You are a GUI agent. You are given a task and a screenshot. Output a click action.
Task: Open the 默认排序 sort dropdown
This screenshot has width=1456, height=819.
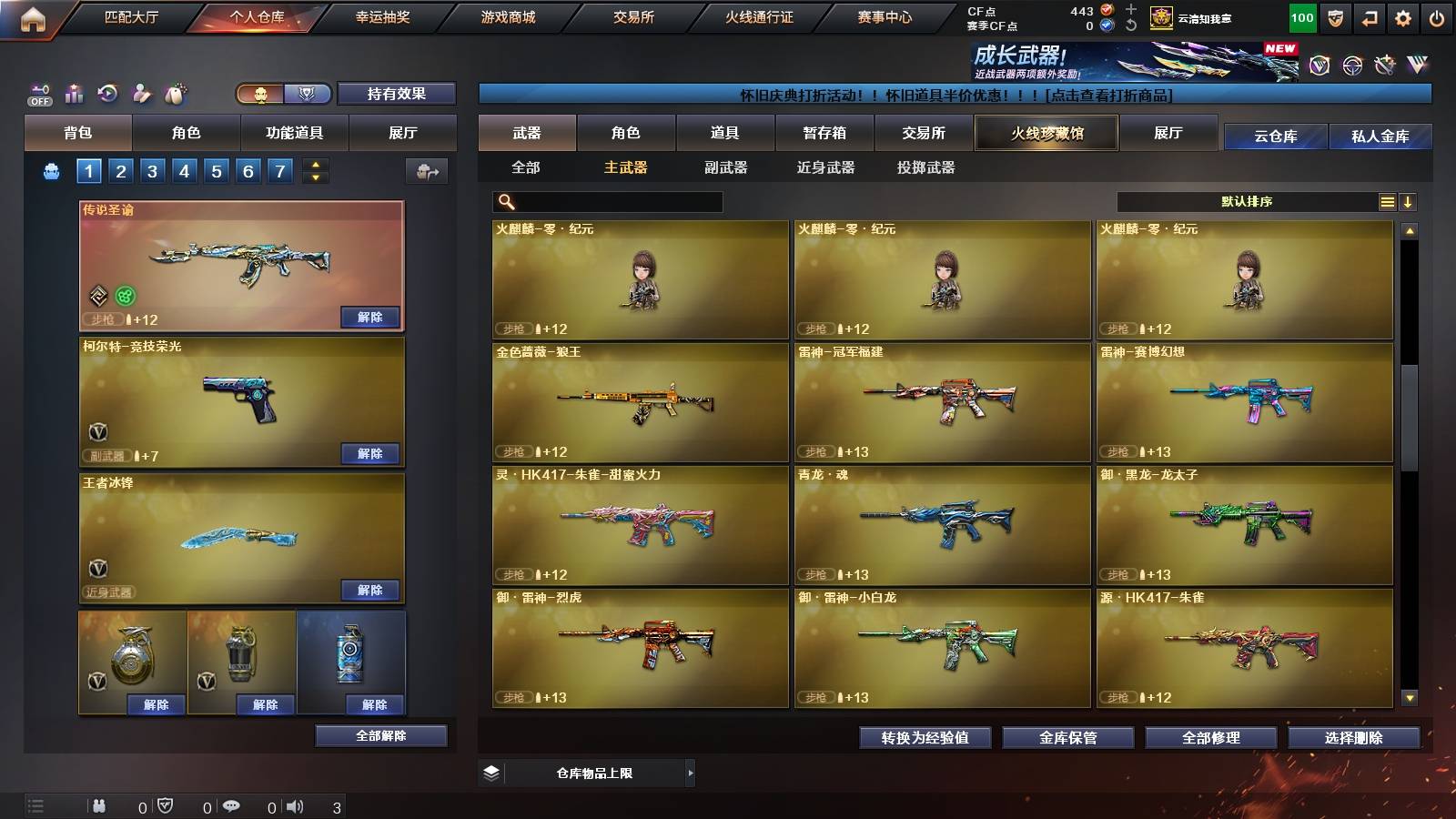1247,201
